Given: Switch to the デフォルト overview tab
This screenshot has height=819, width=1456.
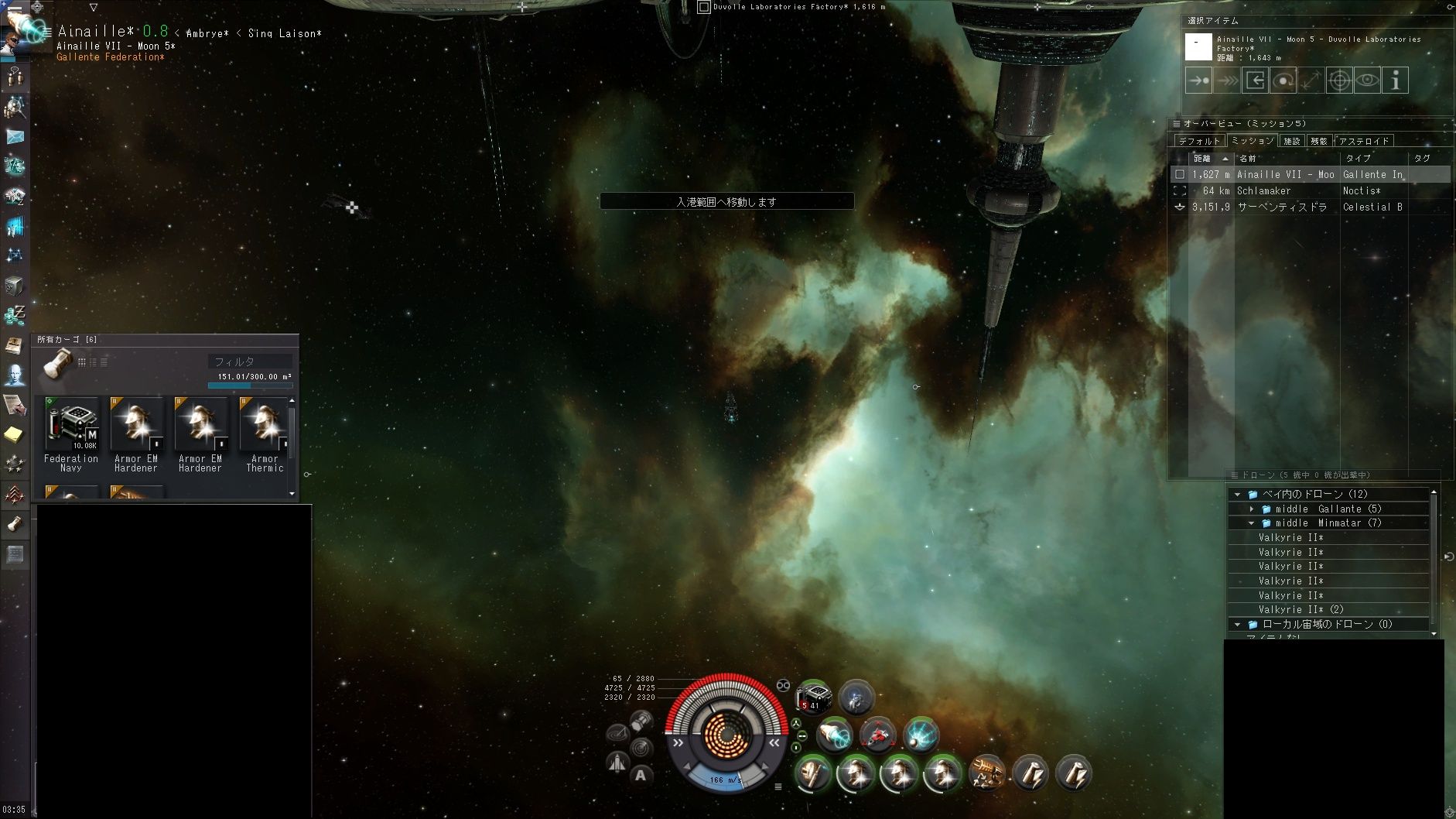Looking at the screenshot, I should [x=1198, y=141].
